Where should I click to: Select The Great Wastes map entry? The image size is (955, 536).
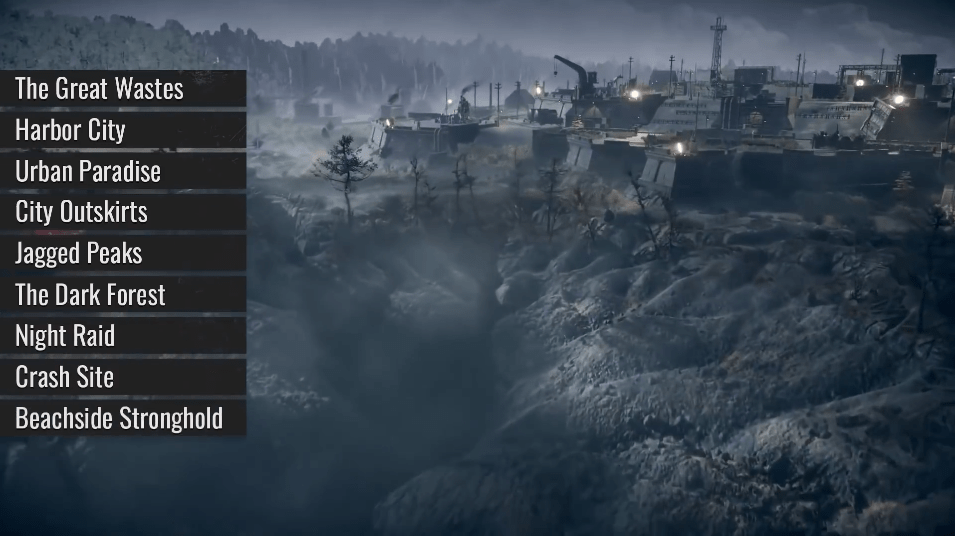click(x=122, y=89)
